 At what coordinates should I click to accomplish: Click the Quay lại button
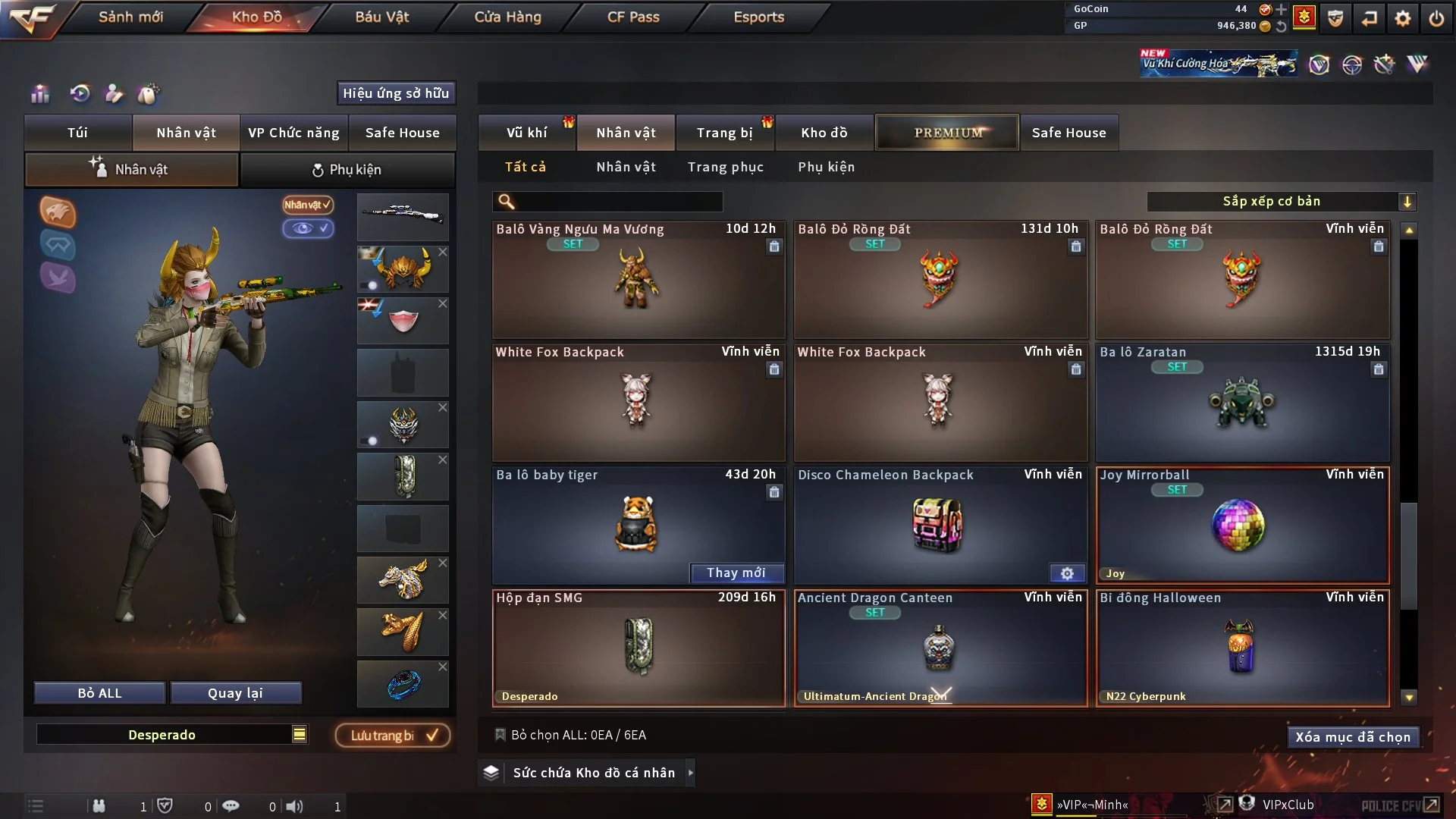235,693
